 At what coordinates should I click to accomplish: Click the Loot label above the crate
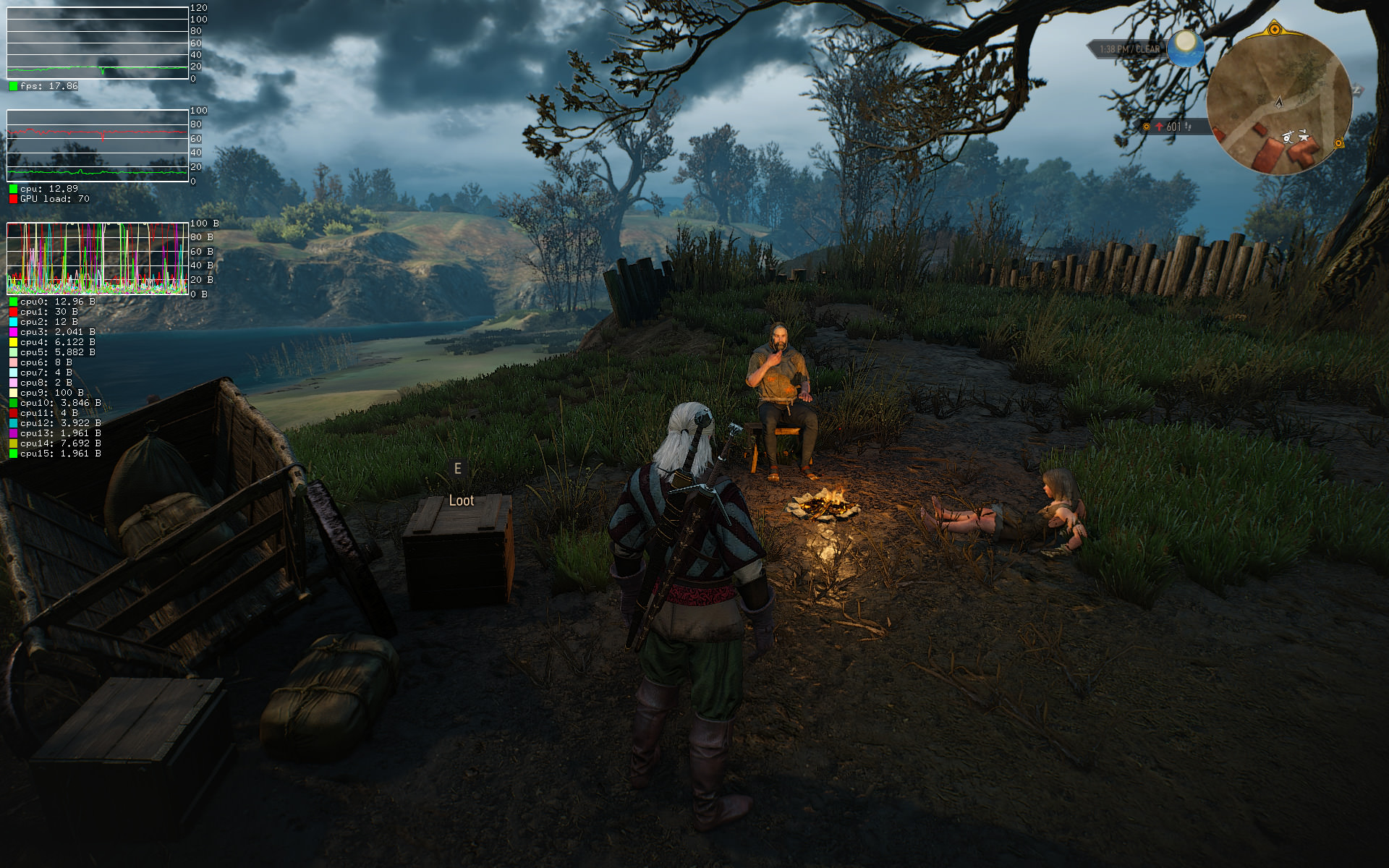click(x=461, y=501)
